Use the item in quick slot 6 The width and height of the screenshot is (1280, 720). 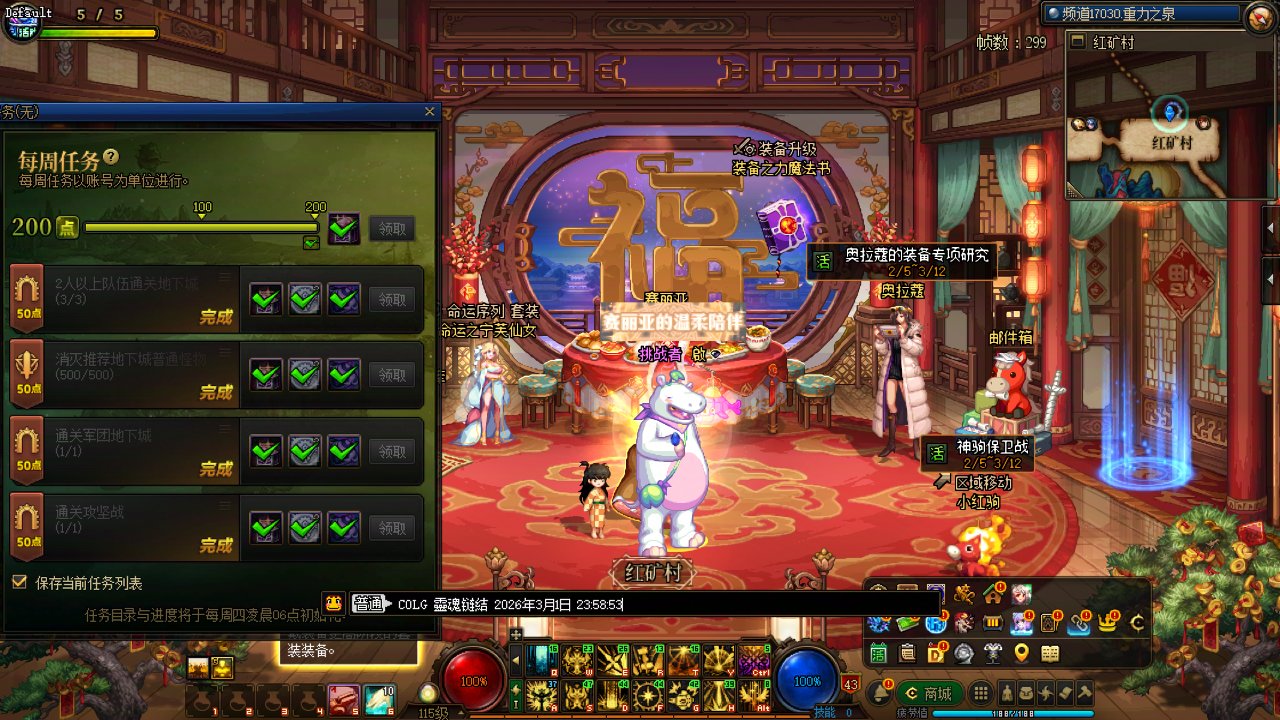tap(379, 698)
